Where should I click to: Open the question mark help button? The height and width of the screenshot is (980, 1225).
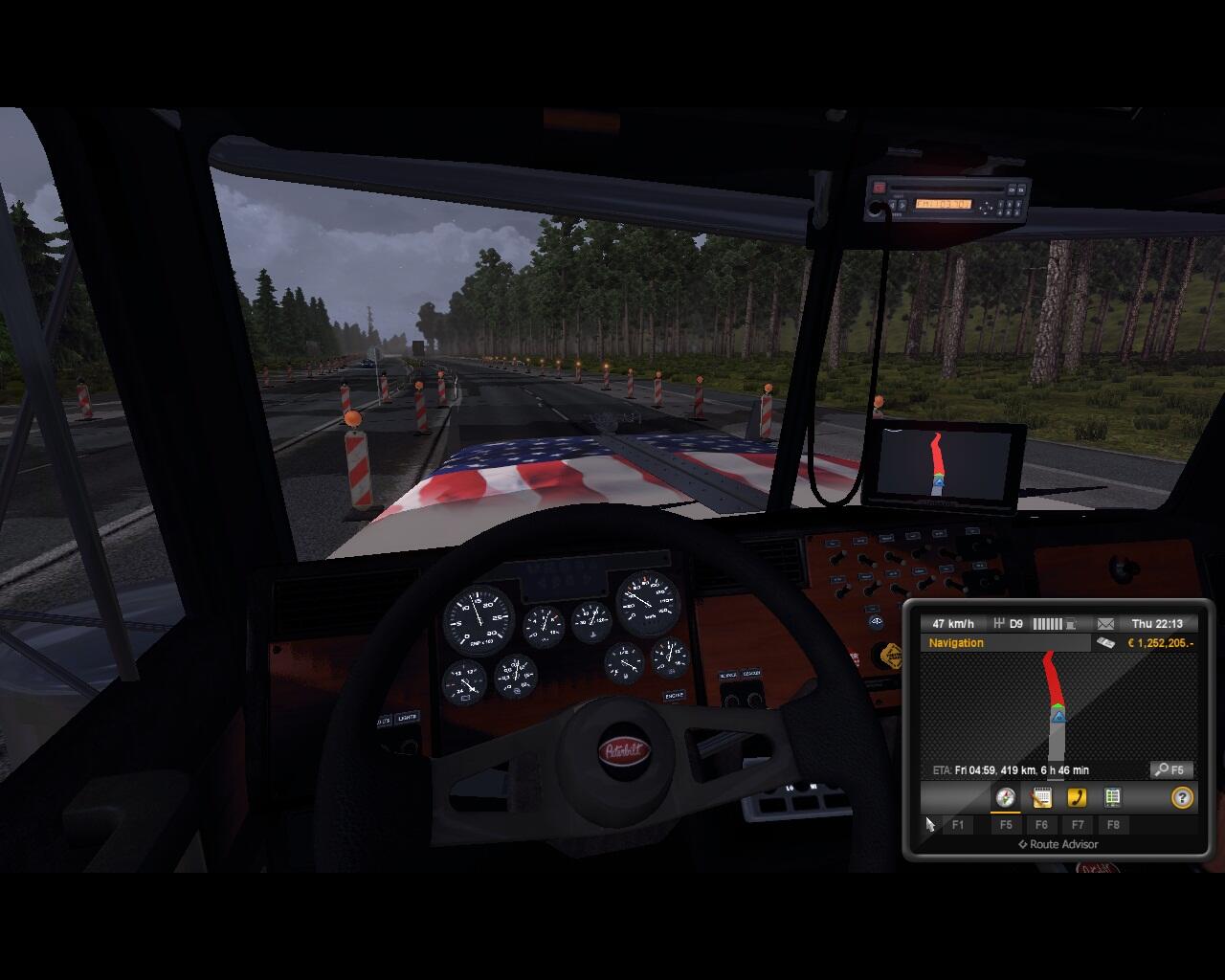point(1182,797)
